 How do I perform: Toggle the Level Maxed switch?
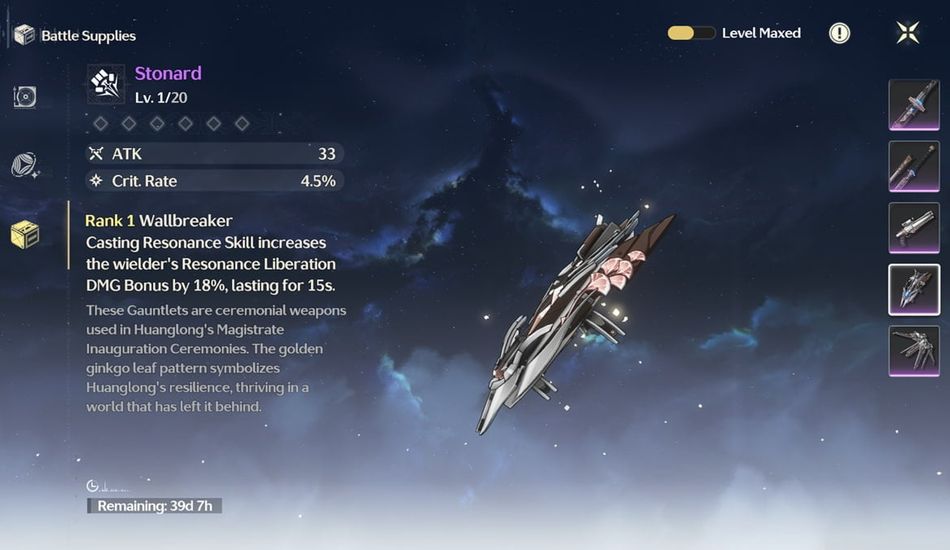tap(691, 33)
